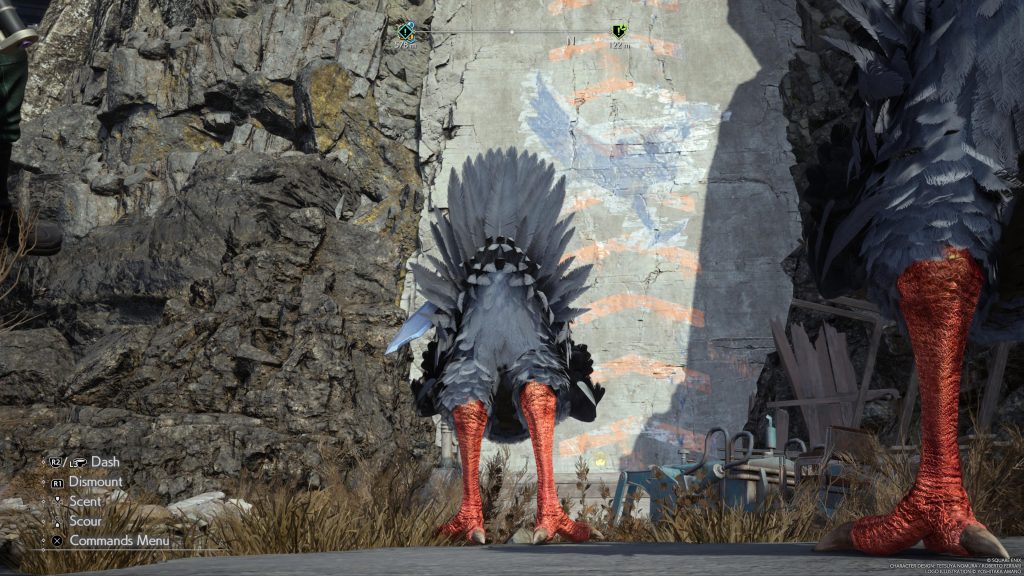Select the green shield quest marker on compass
This screenshot has width=1024, height=576.
pos(619,31)
